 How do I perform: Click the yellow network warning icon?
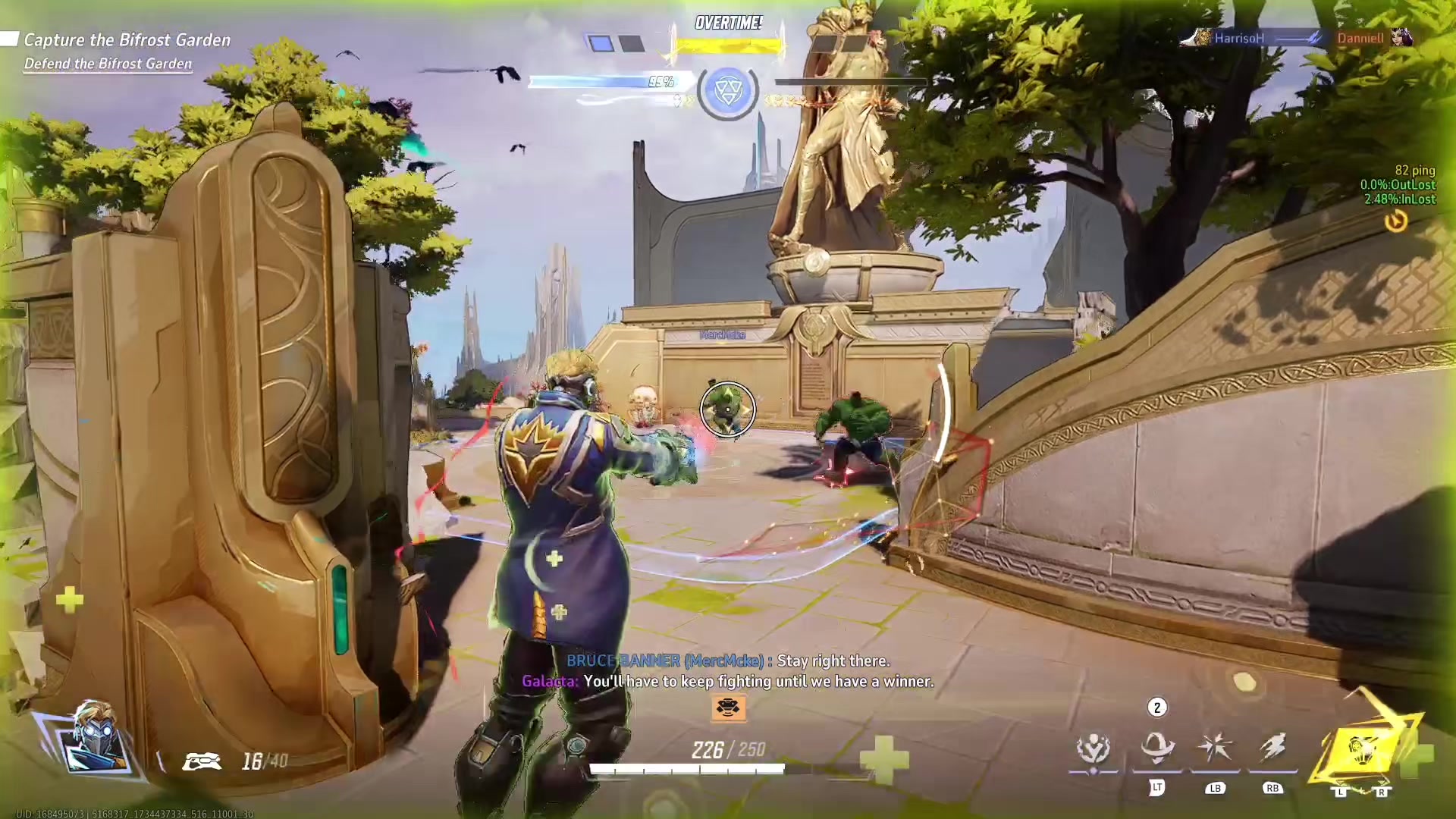pos(1396,221)
